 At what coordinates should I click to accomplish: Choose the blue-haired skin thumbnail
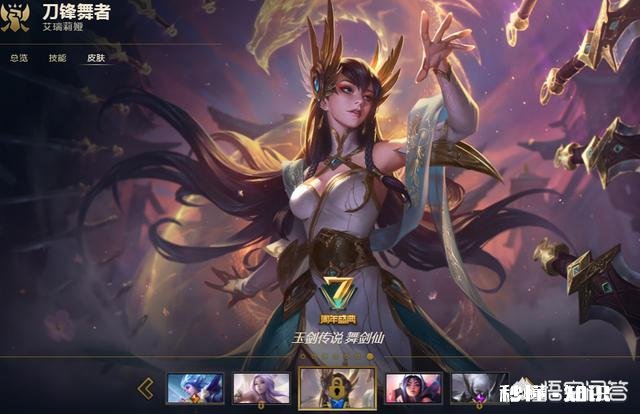coord(195,388)
